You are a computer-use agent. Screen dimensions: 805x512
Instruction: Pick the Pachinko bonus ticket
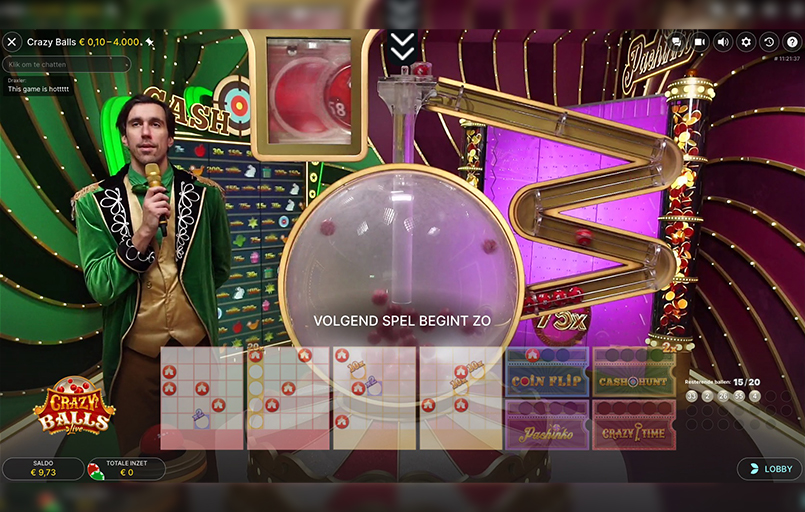point(546,425)
